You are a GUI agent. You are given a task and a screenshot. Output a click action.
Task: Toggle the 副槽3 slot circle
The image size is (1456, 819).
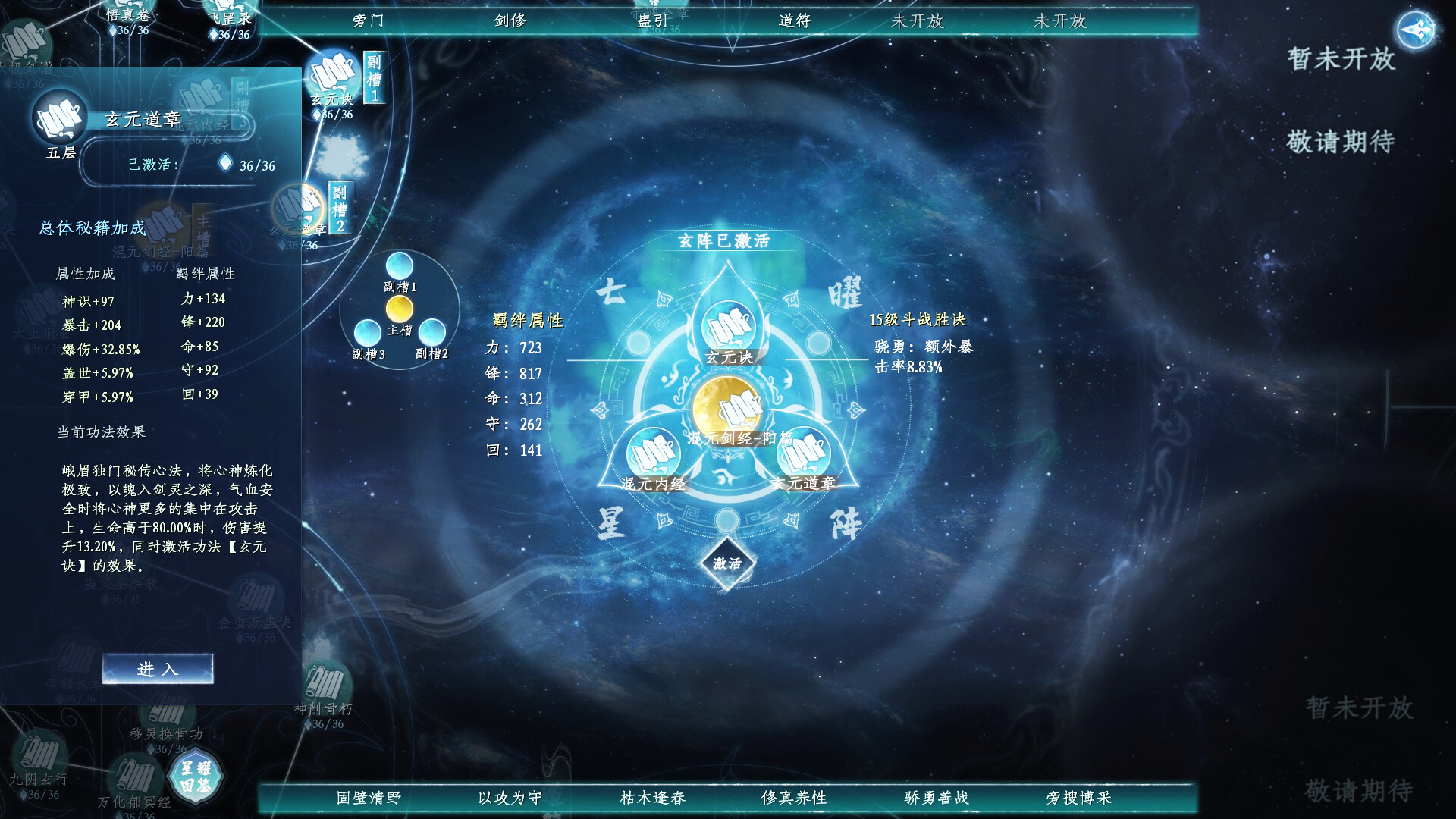pos(369,334)
